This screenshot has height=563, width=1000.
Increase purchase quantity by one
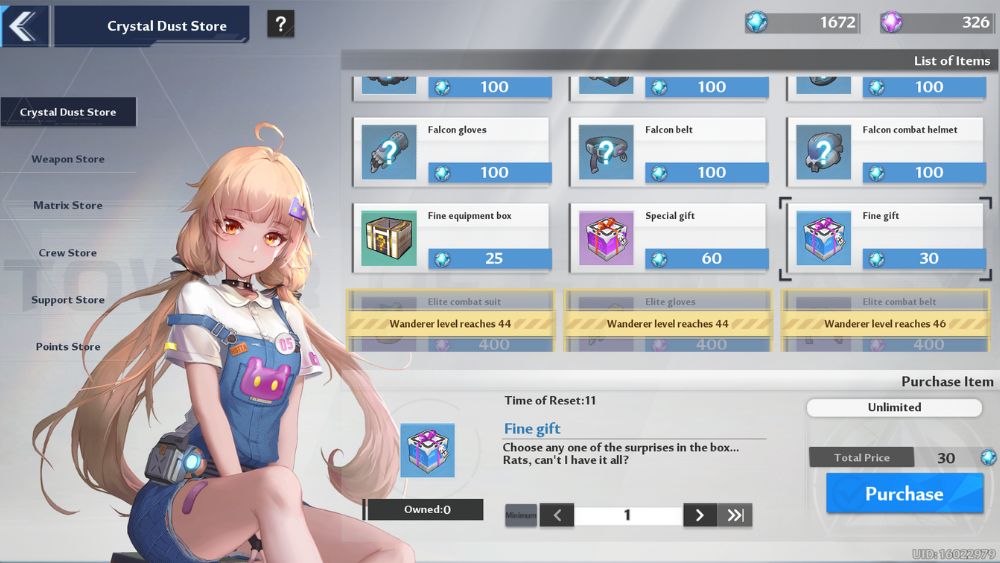tap(699, 515)
